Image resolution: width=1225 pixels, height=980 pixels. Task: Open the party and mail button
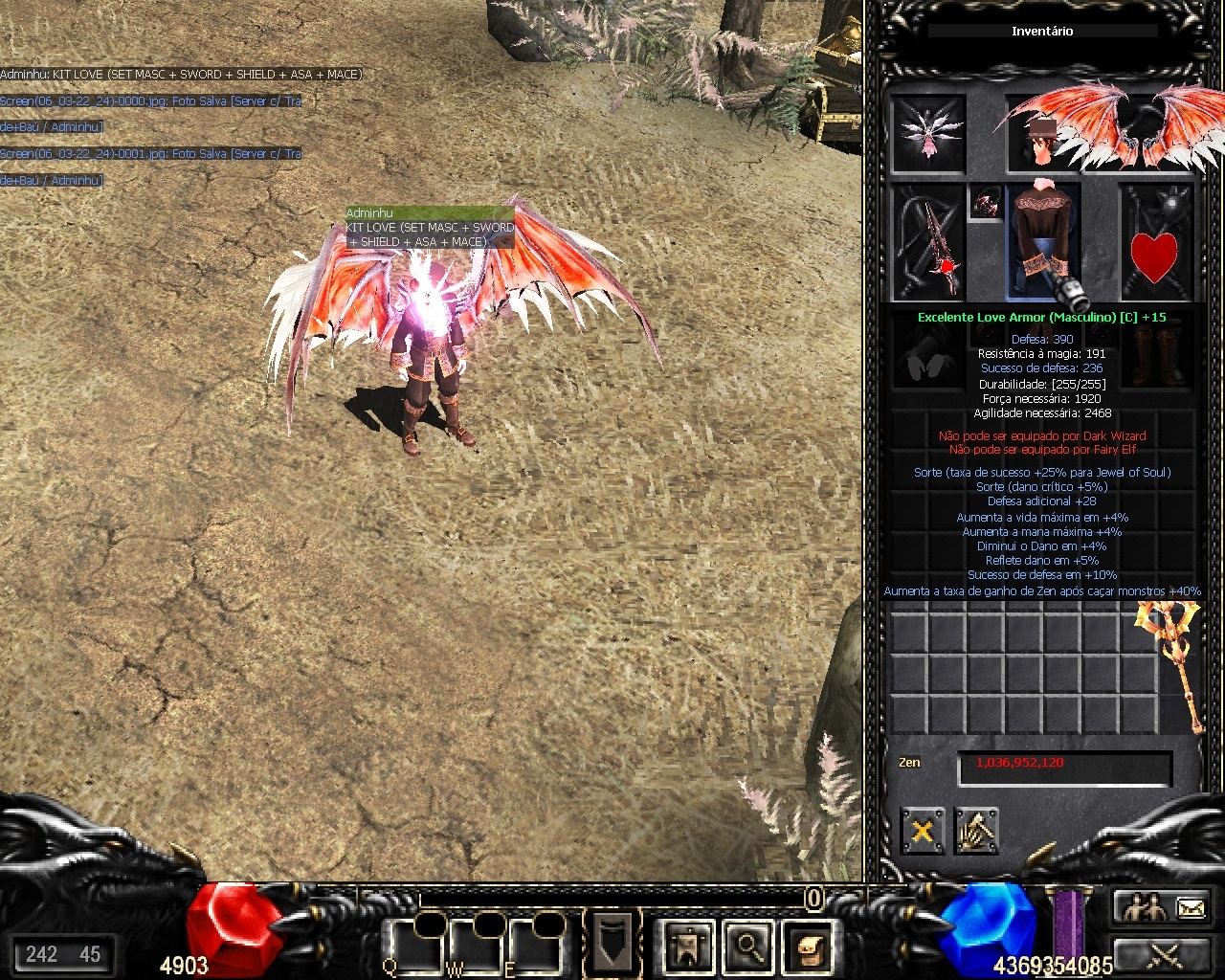click(x=1164, y=906)
